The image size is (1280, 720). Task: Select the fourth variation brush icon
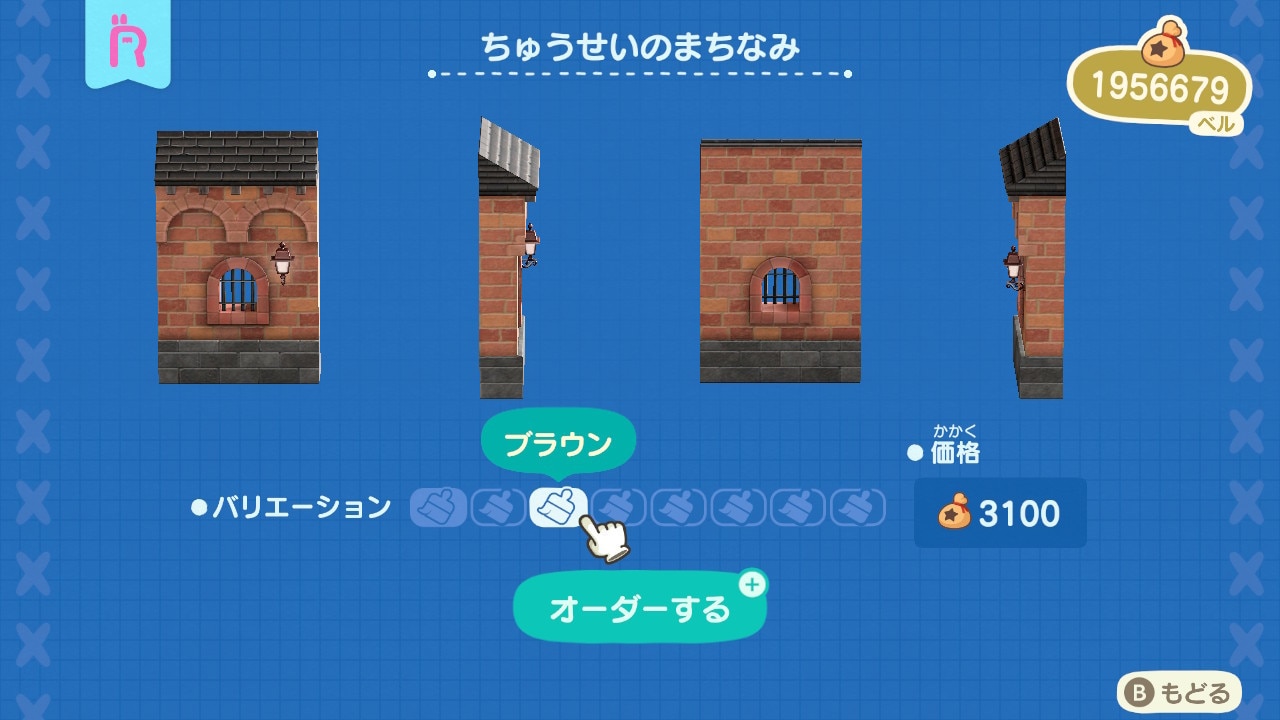[619, 508]
